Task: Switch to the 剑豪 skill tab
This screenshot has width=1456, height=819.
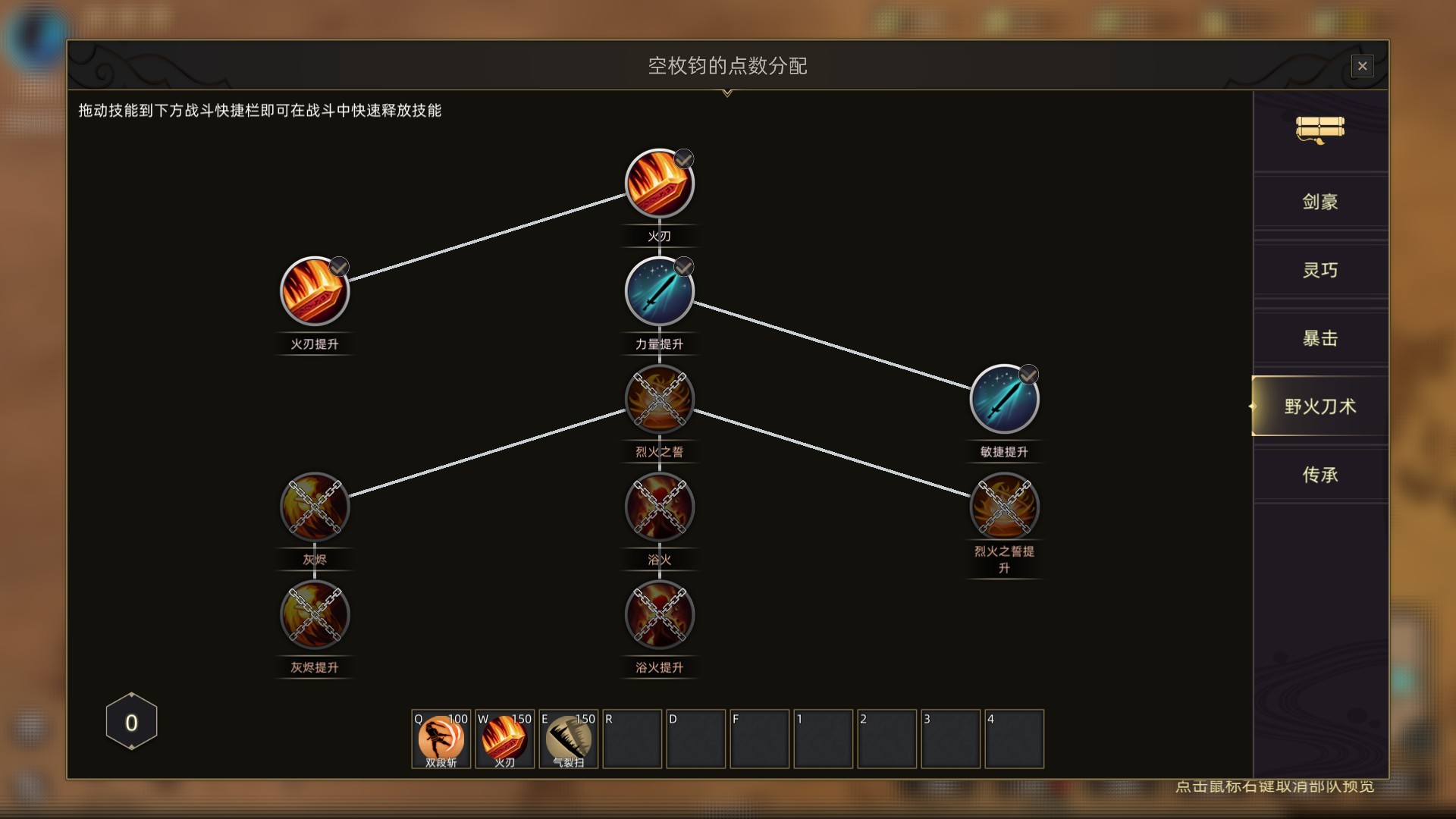Action: 1319,201
